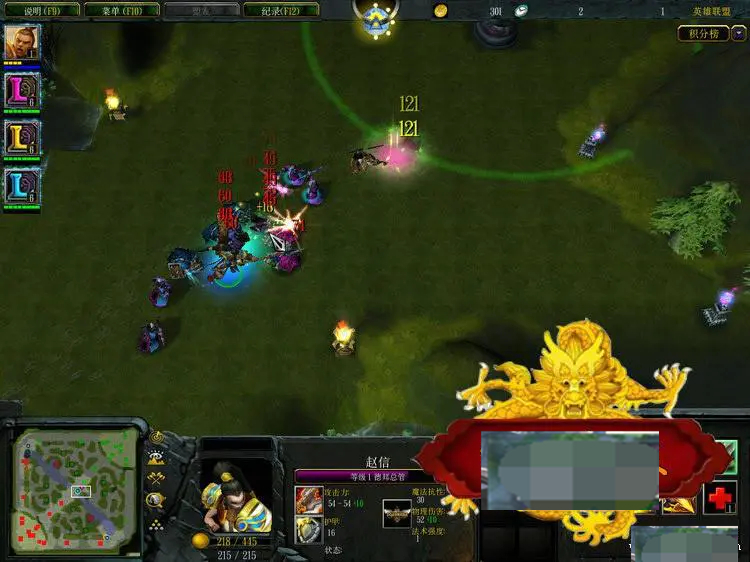Click the red cross command button
This screenshot has height=562, width=750.
pyautogui.click(x=718, y=497)
